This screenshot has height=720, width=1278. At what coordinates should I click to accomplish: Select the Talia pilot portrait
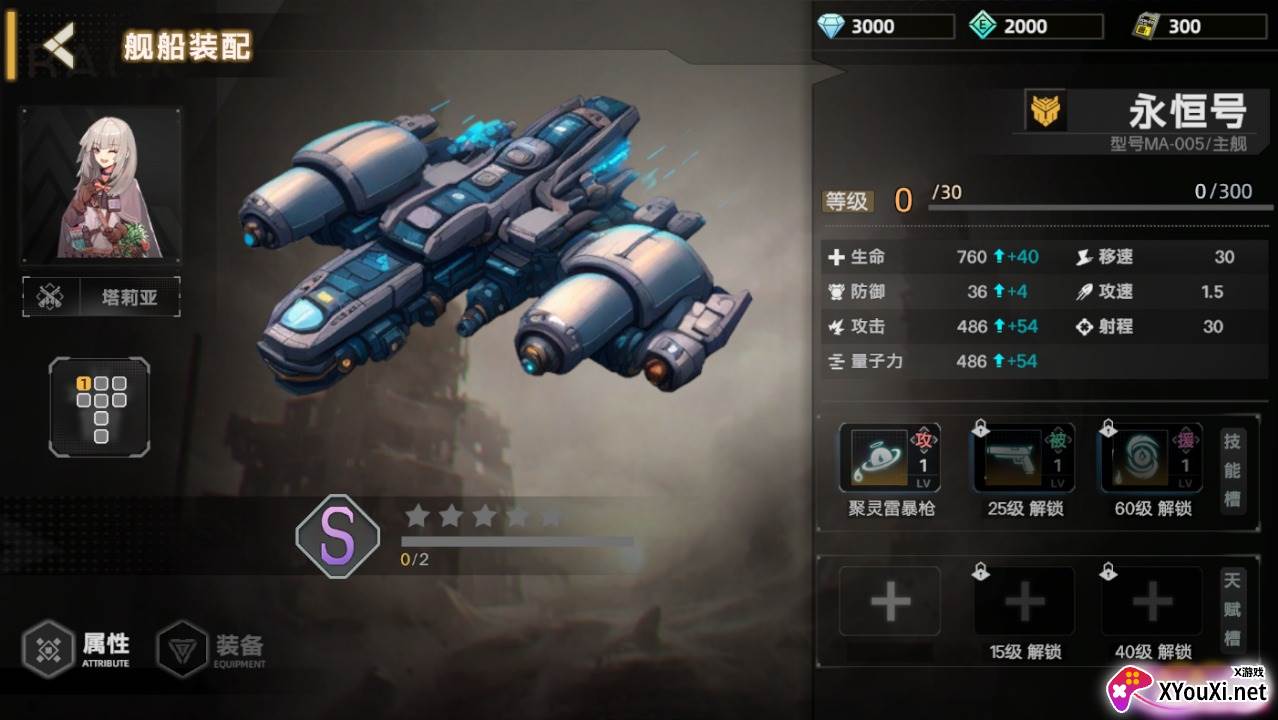click(101, 184)
